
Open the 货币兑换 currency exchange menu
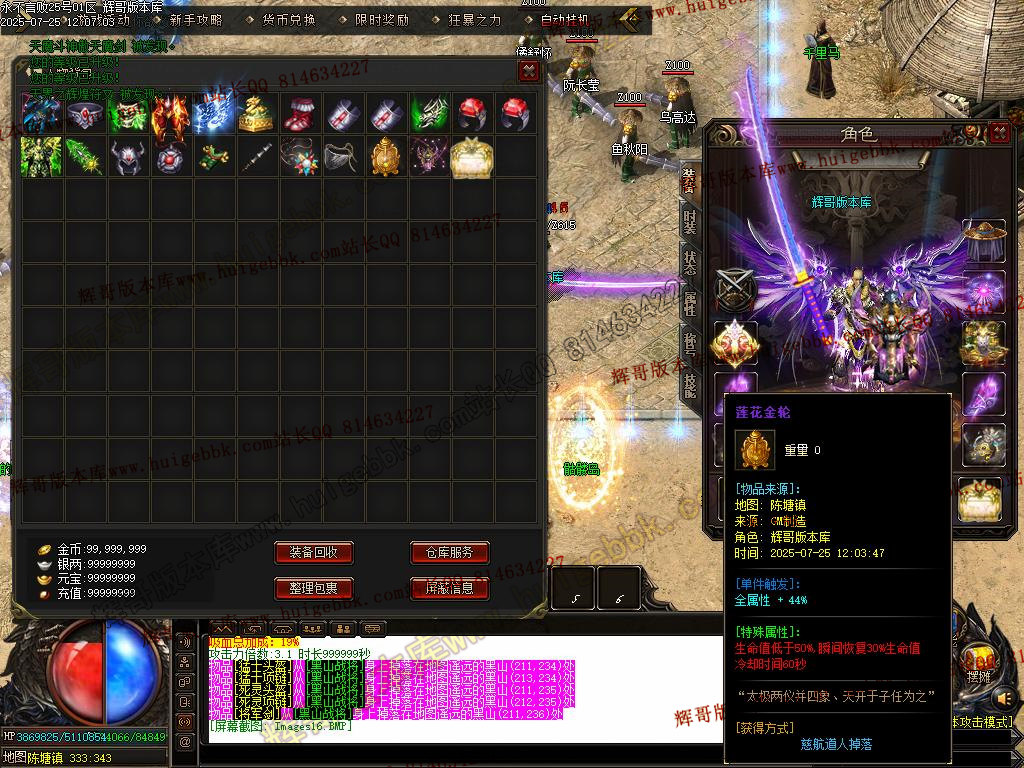tap(289, 19)
